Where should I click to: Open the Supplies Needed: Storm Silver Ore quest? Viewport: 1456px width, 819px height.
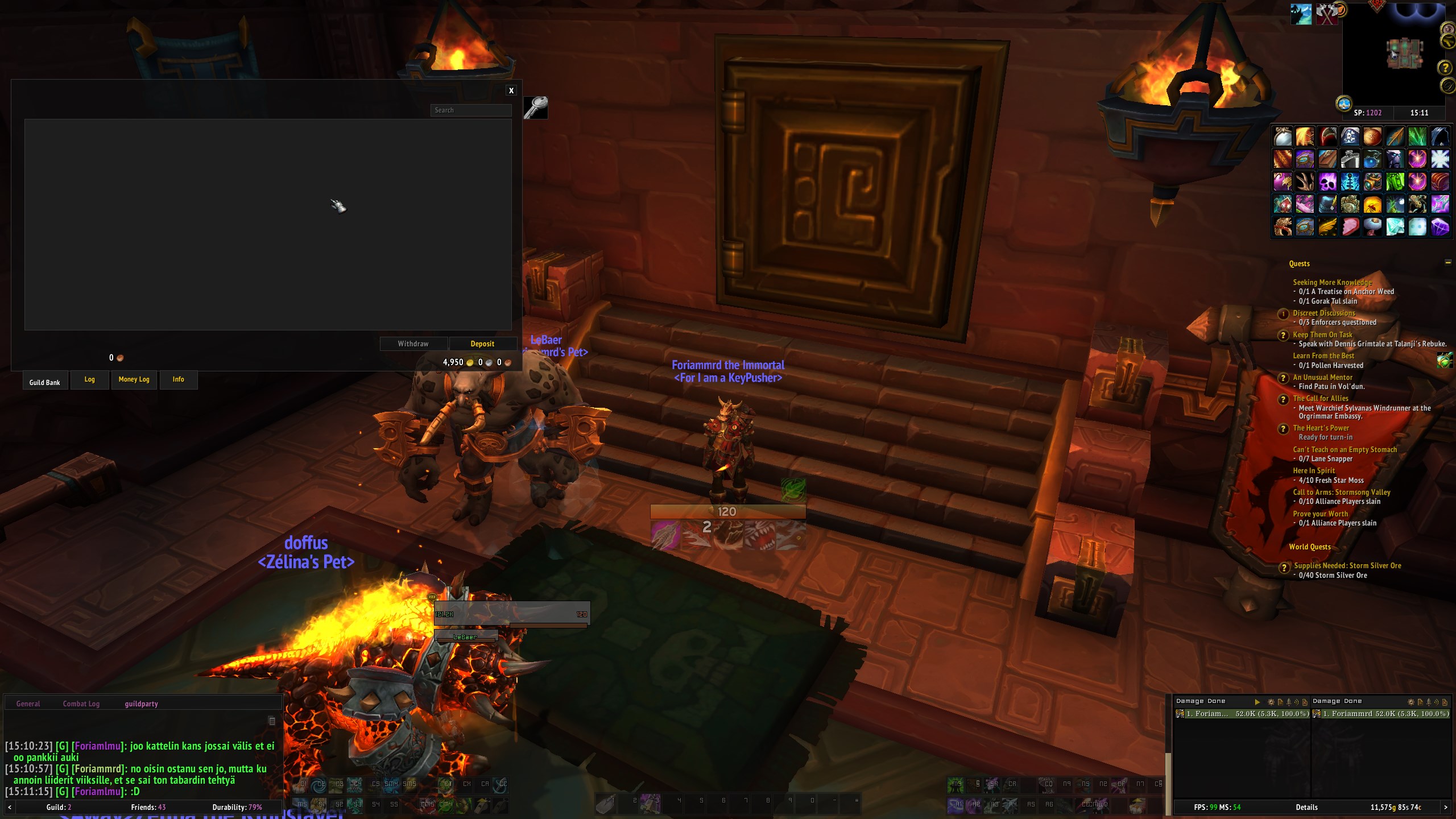[x=1347, y=565]
